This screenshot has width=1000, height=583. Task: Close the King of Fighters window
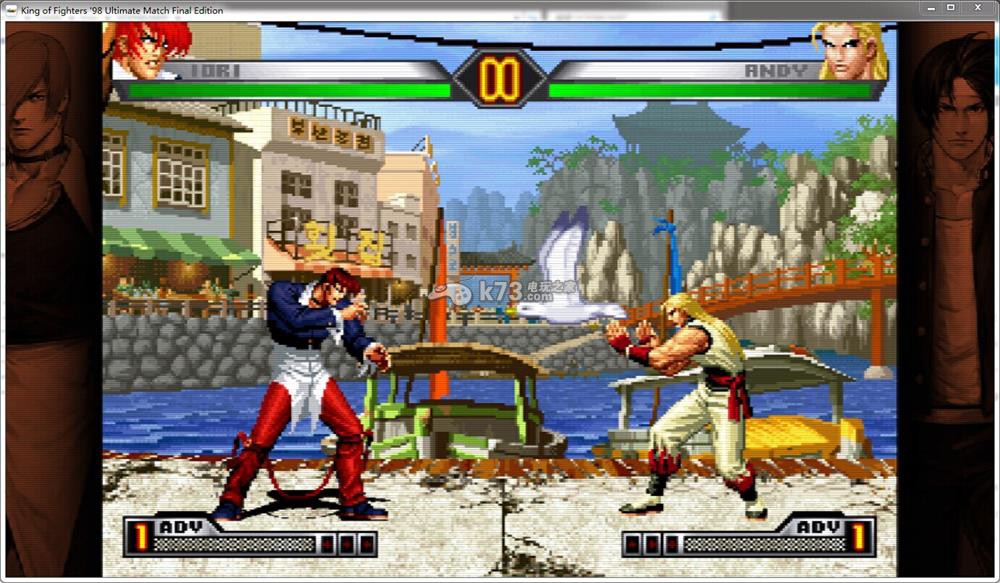tap(979, 8)
